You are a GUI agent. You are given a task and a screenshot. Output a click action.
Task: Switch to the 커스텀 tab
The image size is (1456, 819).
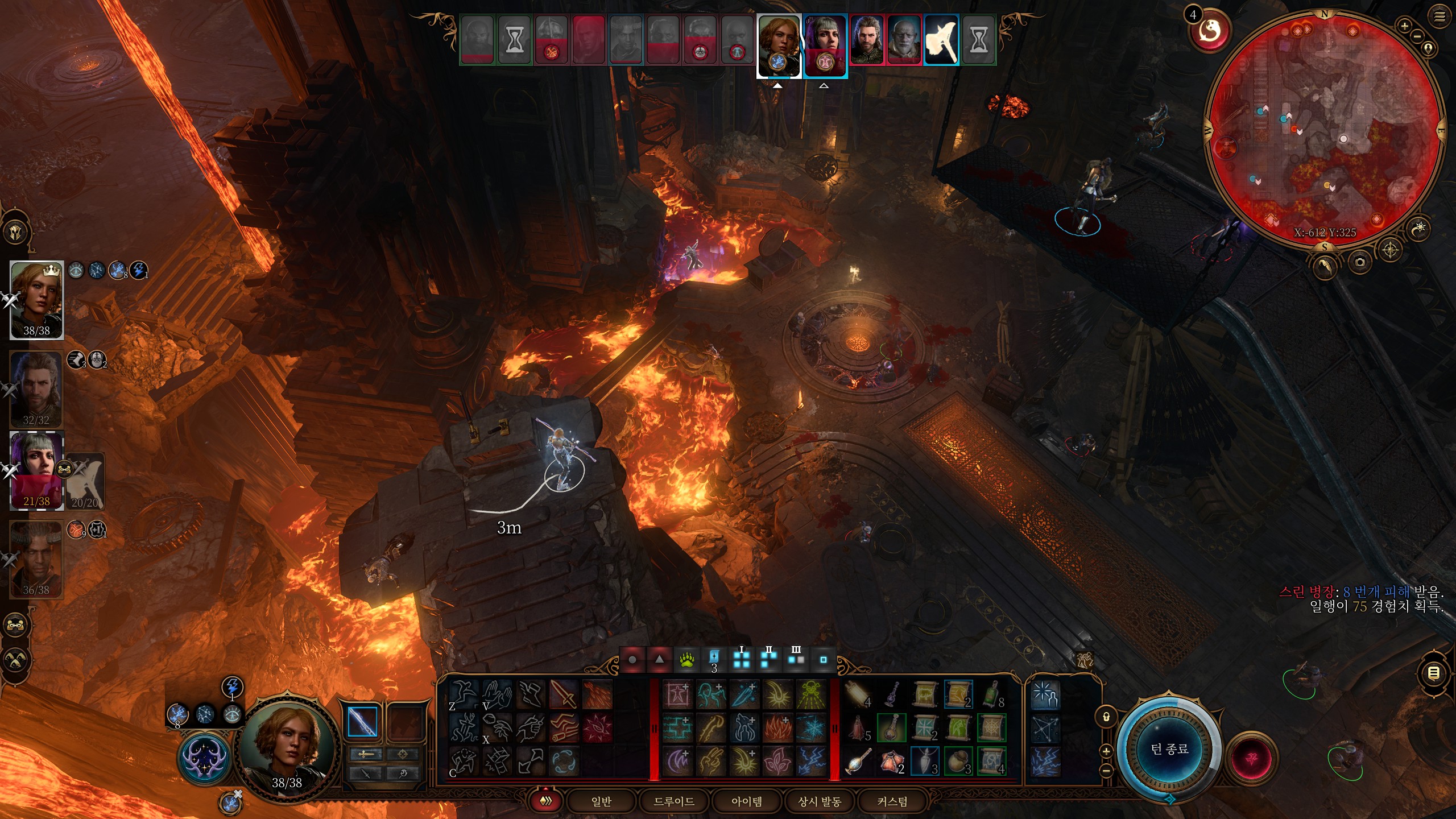[892, 801]
